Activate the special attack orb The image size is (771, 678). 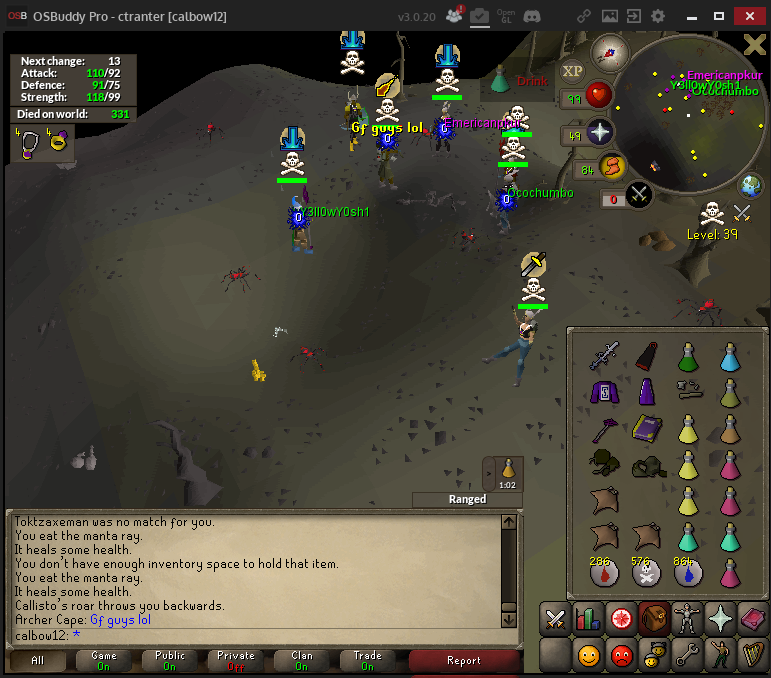[x=640, y=195]
